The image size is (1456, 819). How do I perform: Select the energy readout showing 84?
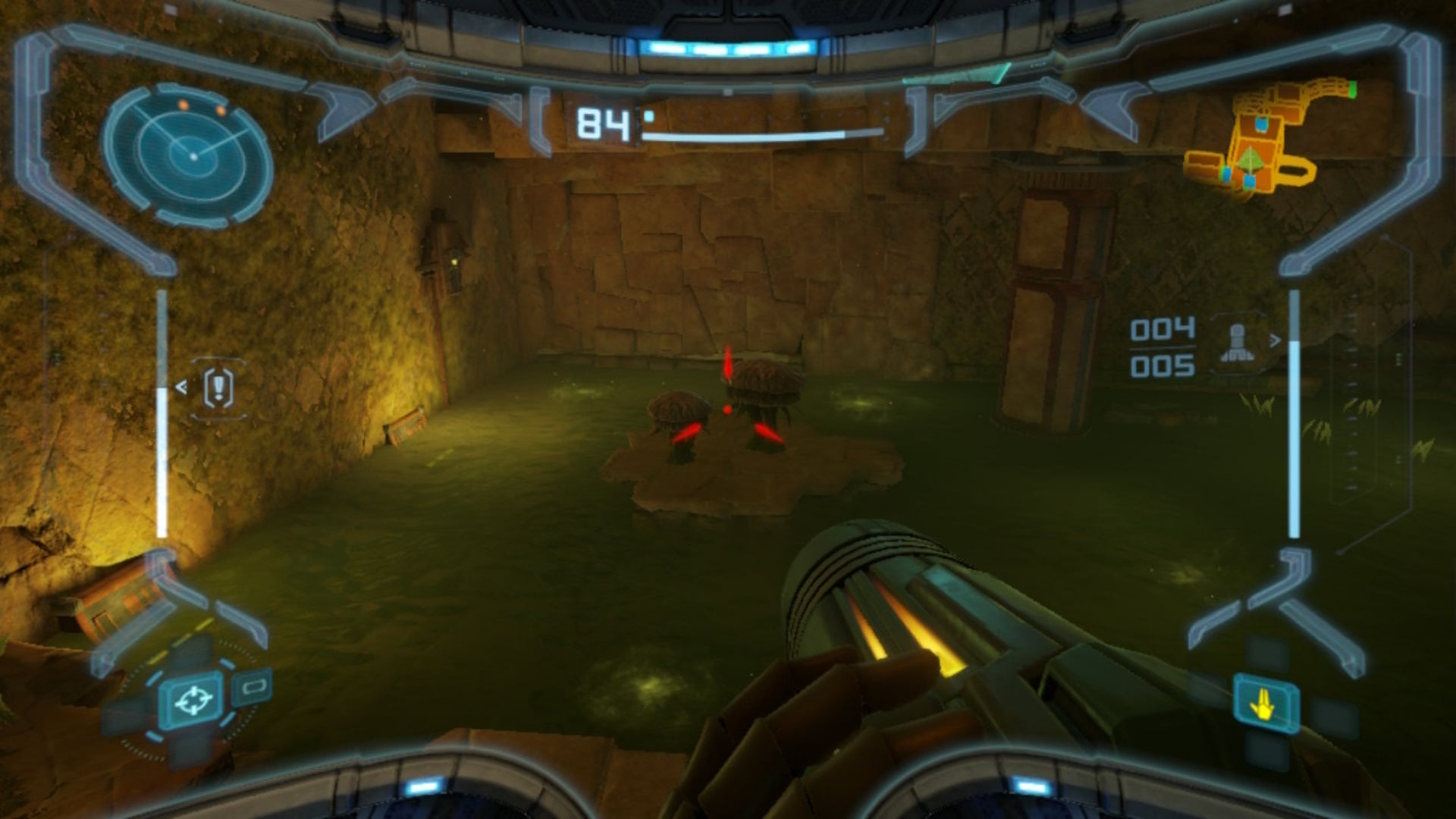click(603, 122)
